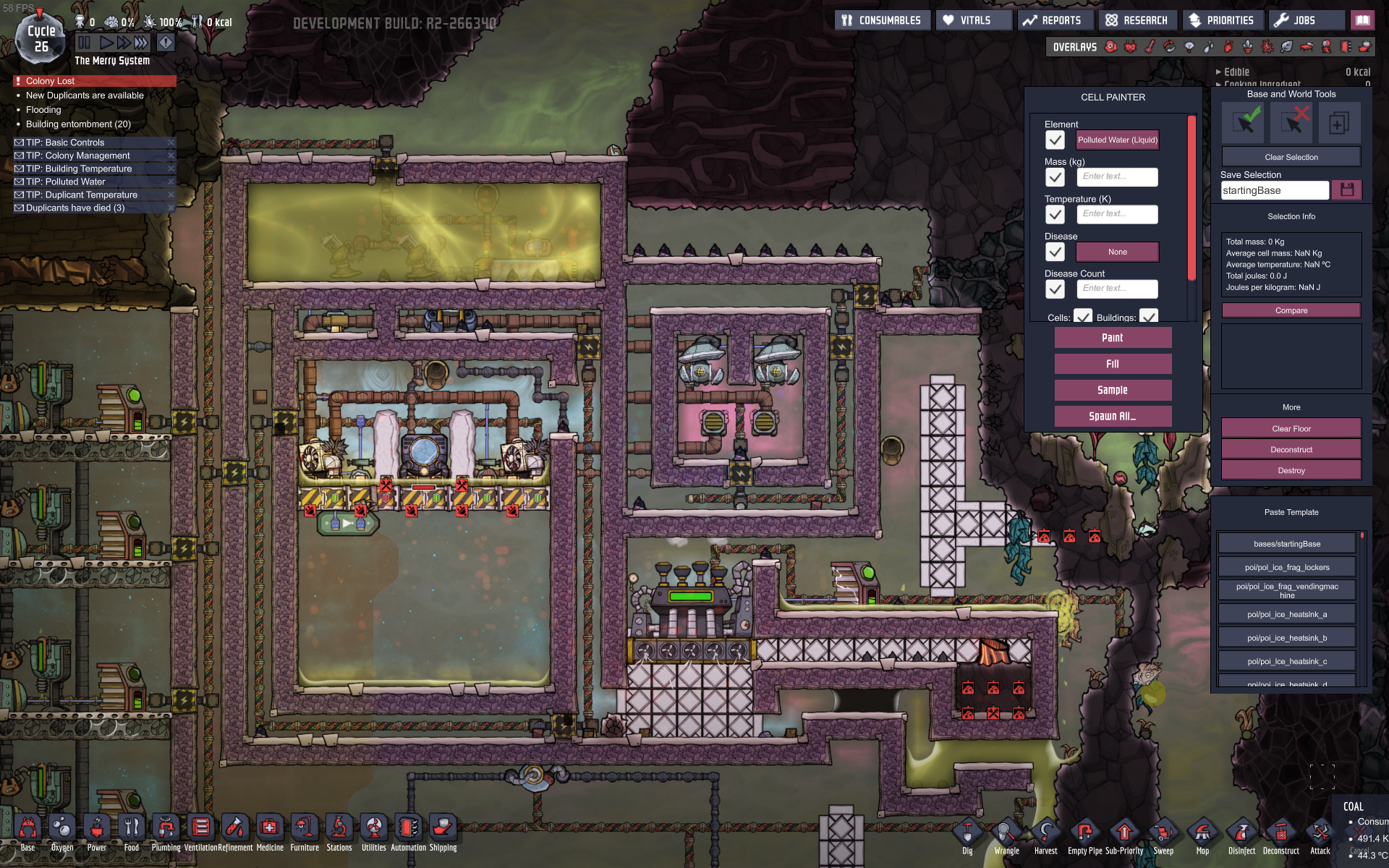
Task: Clear the current selection
Action: pyautogui.click(x=1291, y=157)
